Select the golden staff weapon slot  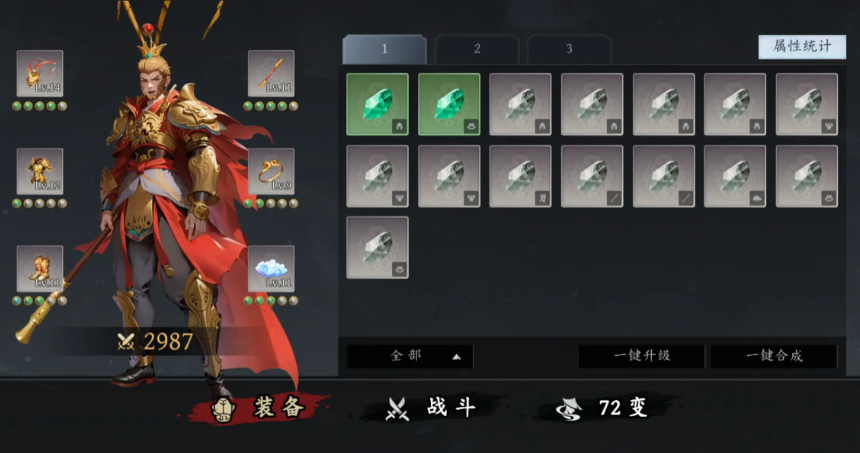click(271, 73)
